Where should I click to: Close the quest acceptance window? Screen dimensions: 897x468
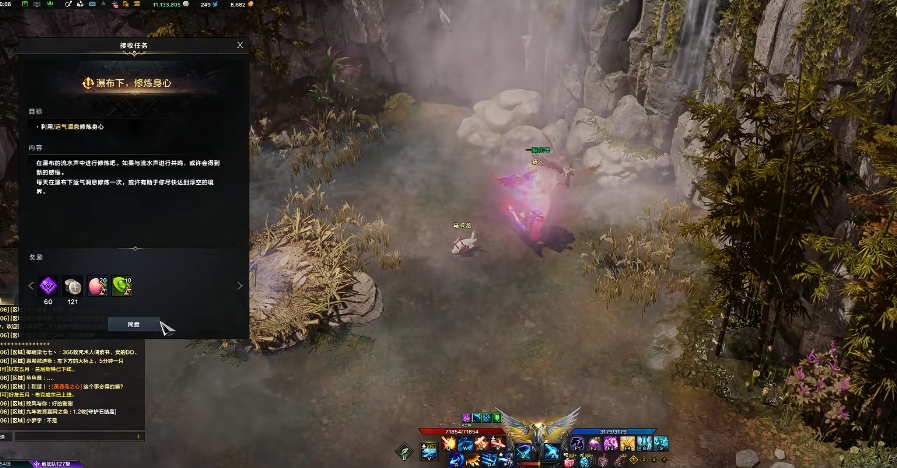click(x=240, y=45)
